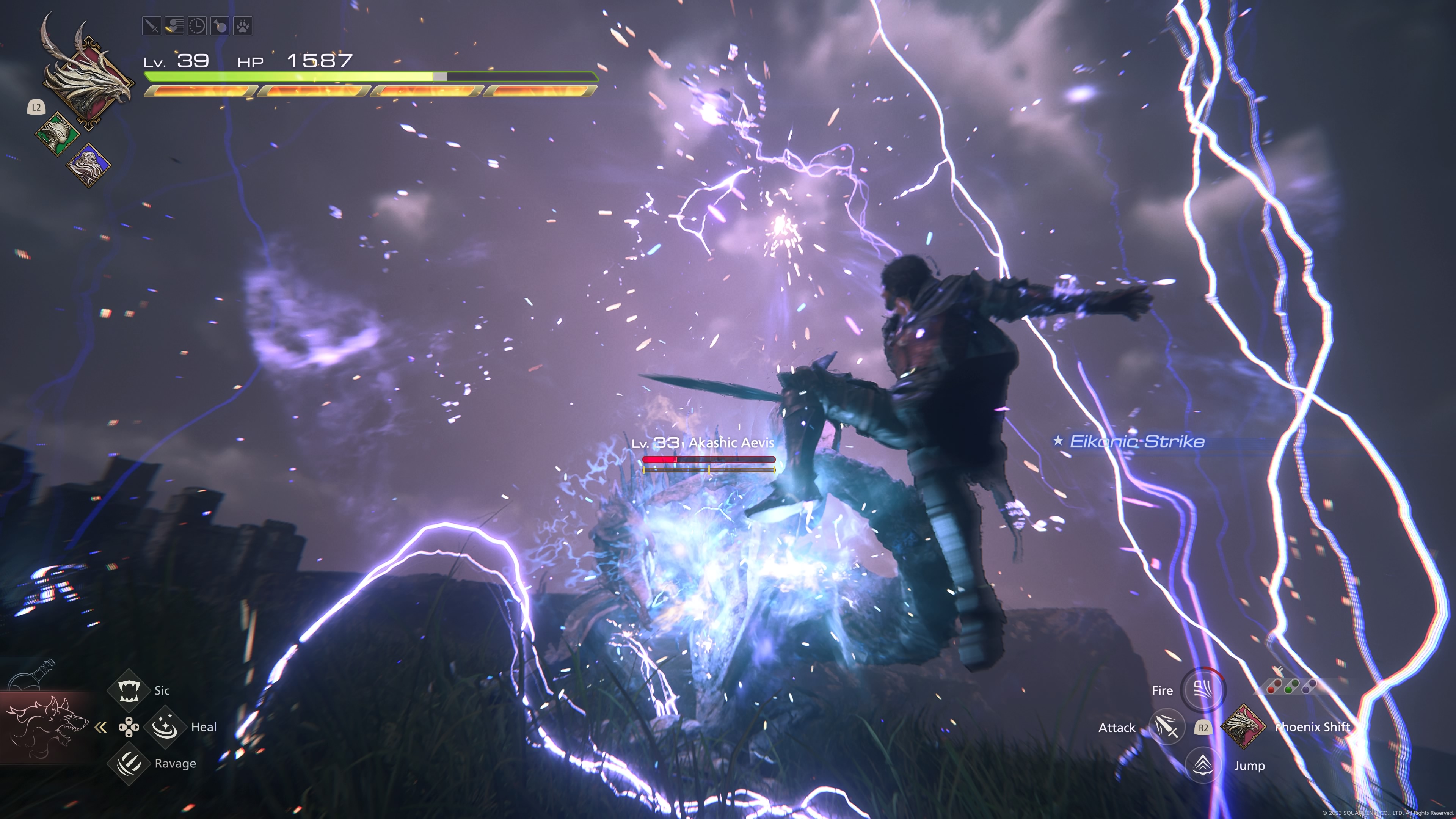Image resolution: width=1456 pixels, height=819 pixels.
Task: Click the clock status icon
Action: [197, 26]
